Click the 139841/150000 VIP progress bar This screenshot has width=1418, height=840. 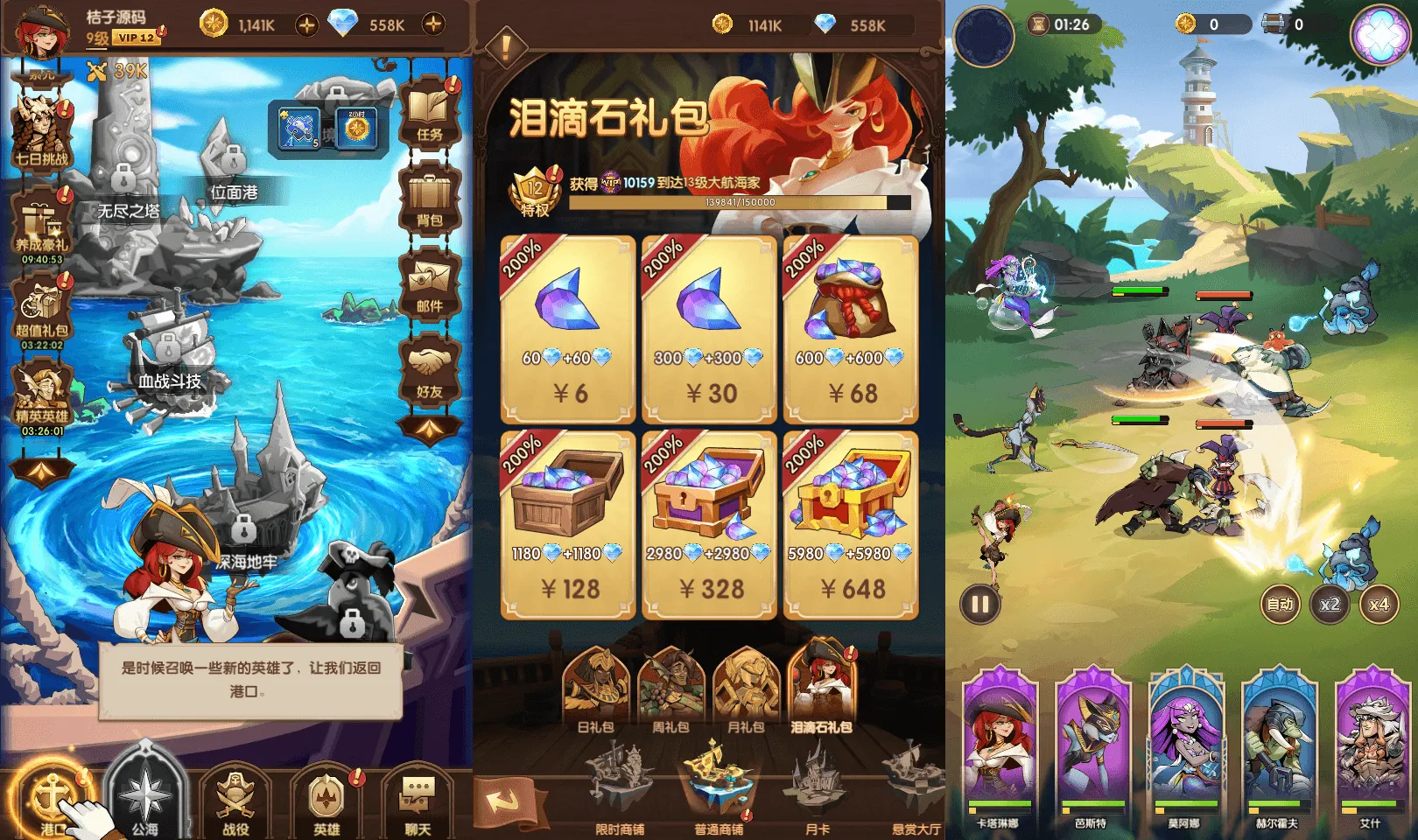click(x=740, y=203)
